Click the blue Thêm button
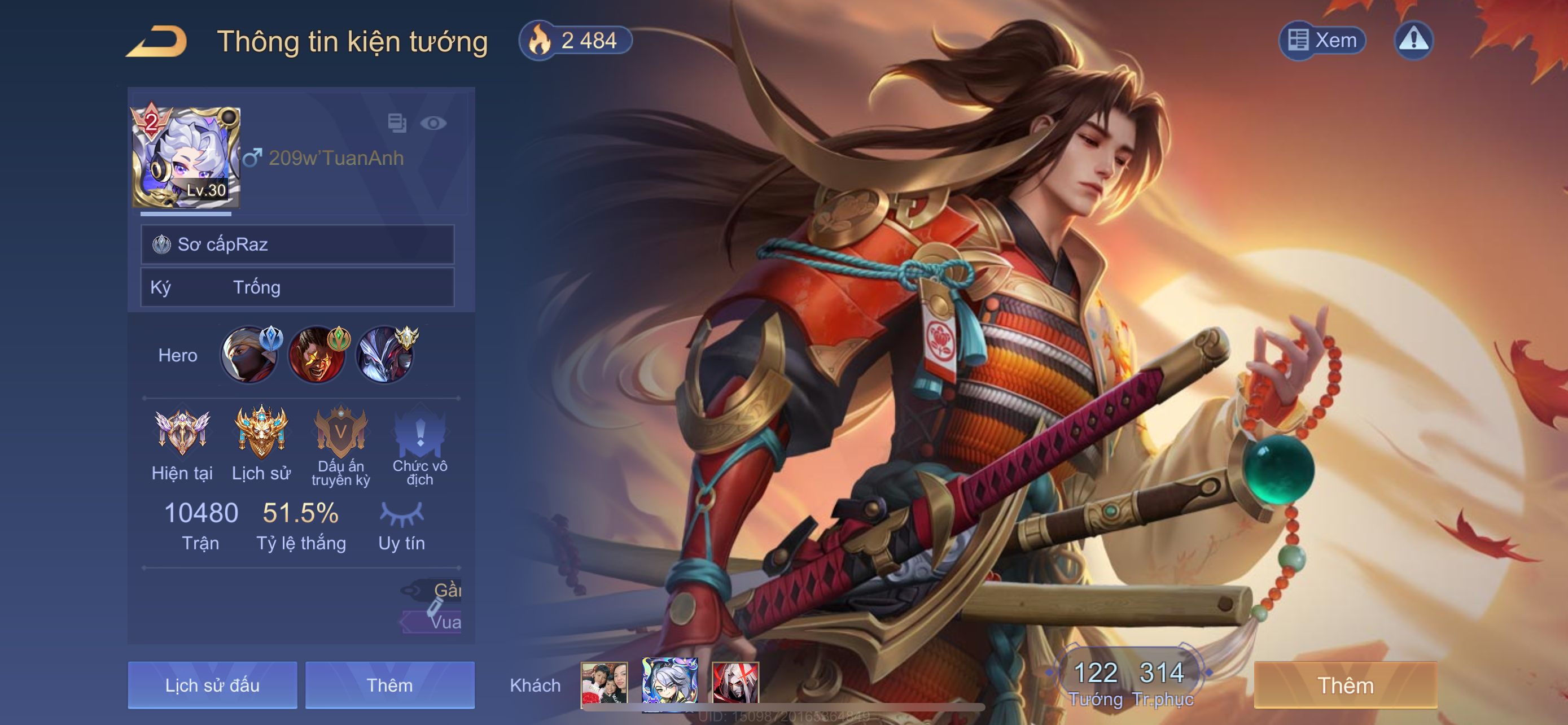 [x=389, y=685]
